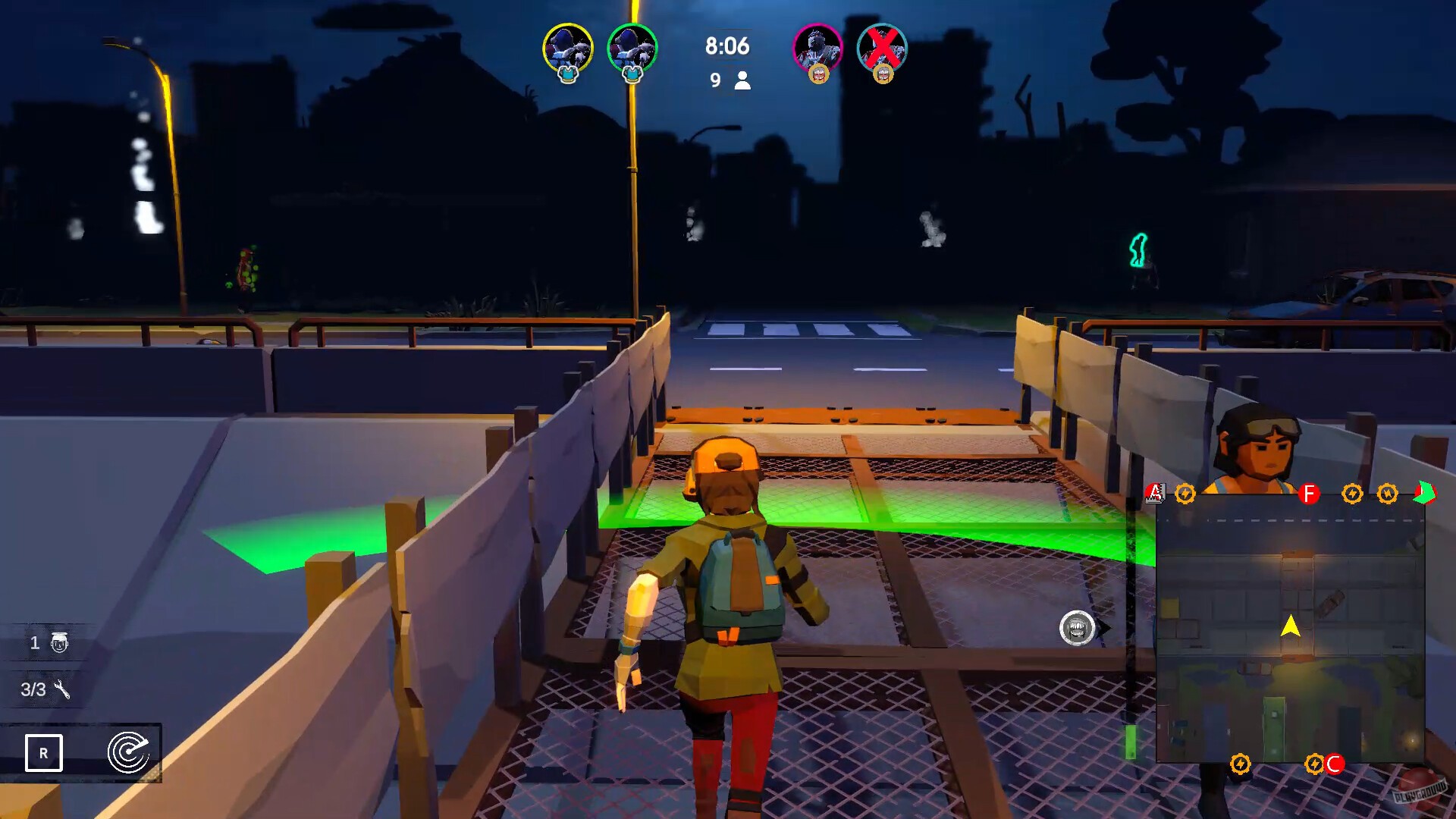The image size is (1456, 819).
Task: Expand the eliminated player portrait with red X
Action: coord(881,49)
